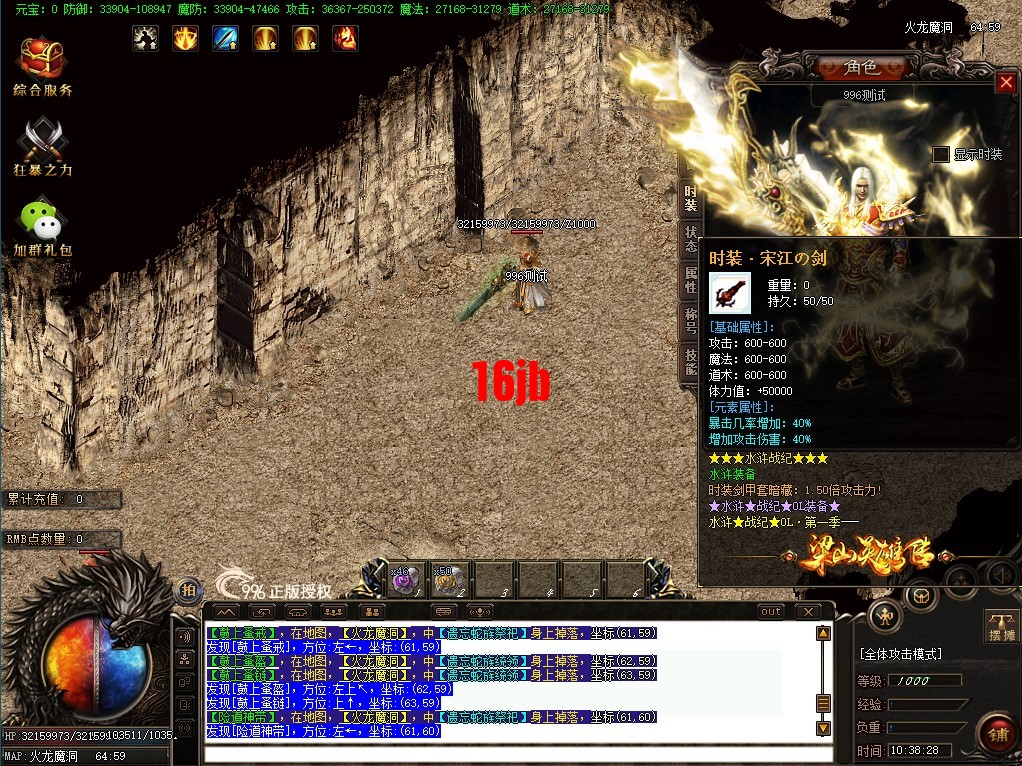Close the 角色 character panel
This screenshot has width=1022, height=766.
pos(1006,83)
